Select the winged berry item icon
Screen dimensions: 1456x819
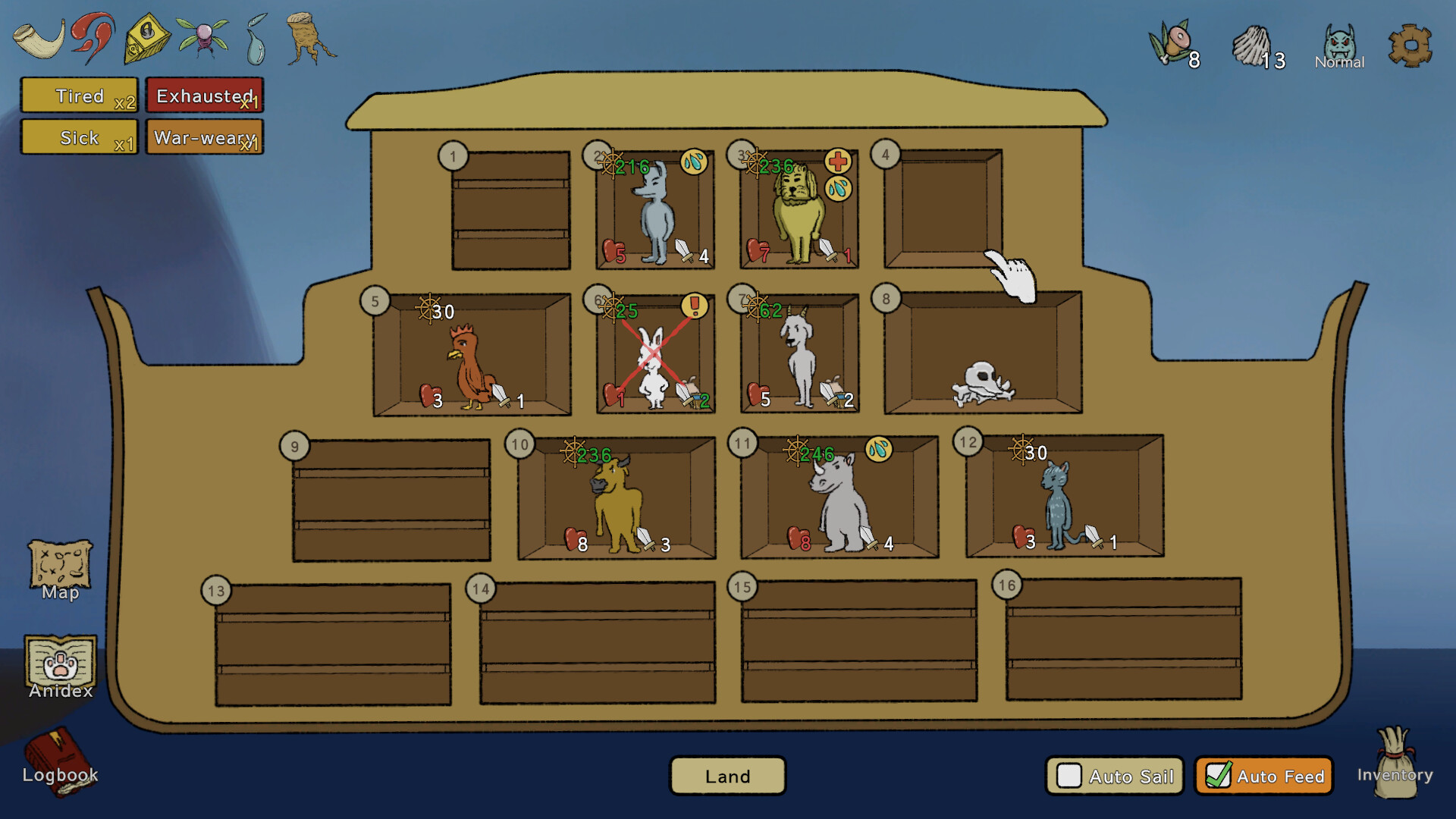coord(202,36)
